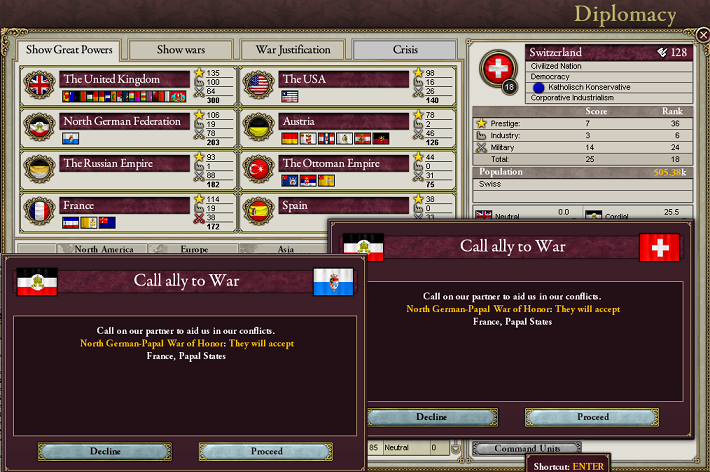Filter countries by North America
This screenshot has width=710, height=472.
104,249
